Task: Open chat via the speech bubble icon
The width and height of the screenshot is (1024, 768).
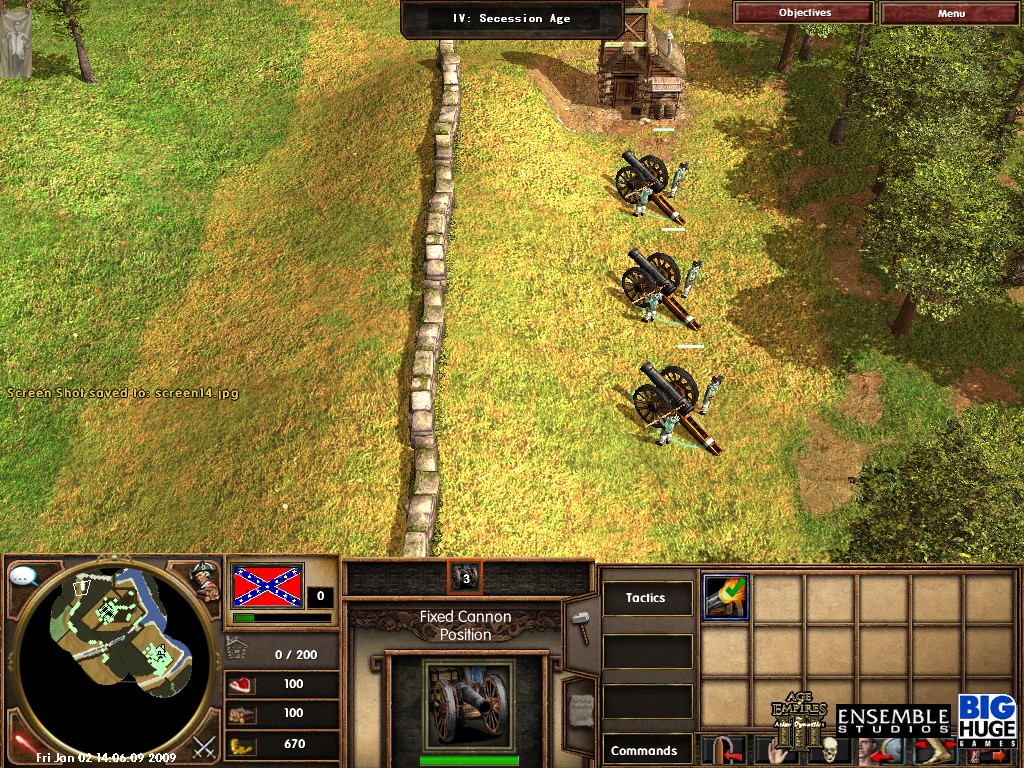Action: point(23,577)
